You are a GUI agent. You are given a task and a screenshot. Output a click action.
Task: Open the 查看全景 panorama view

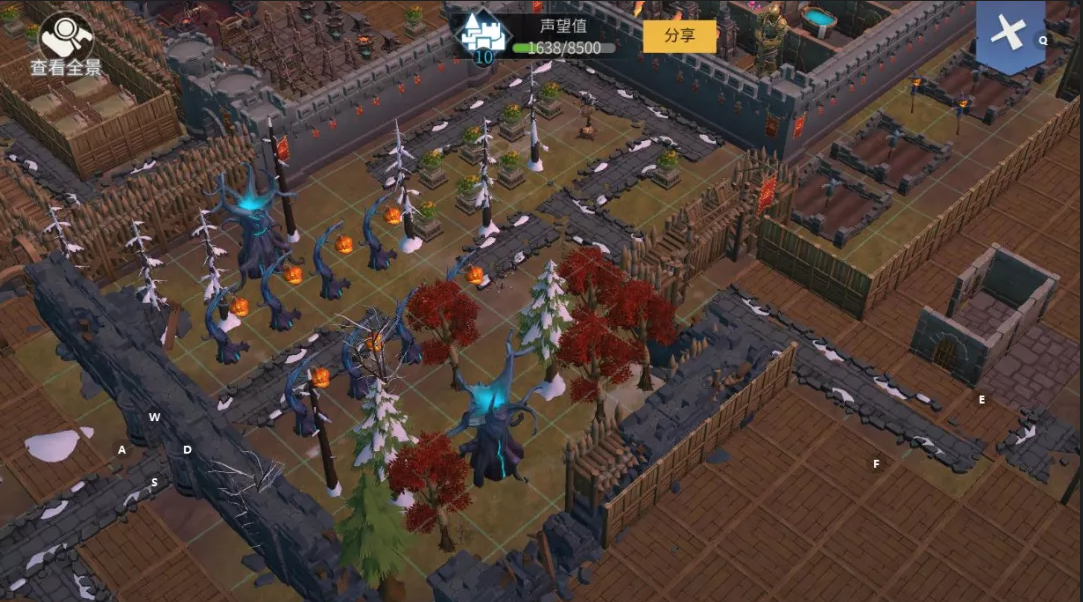(x=66, y=43)
